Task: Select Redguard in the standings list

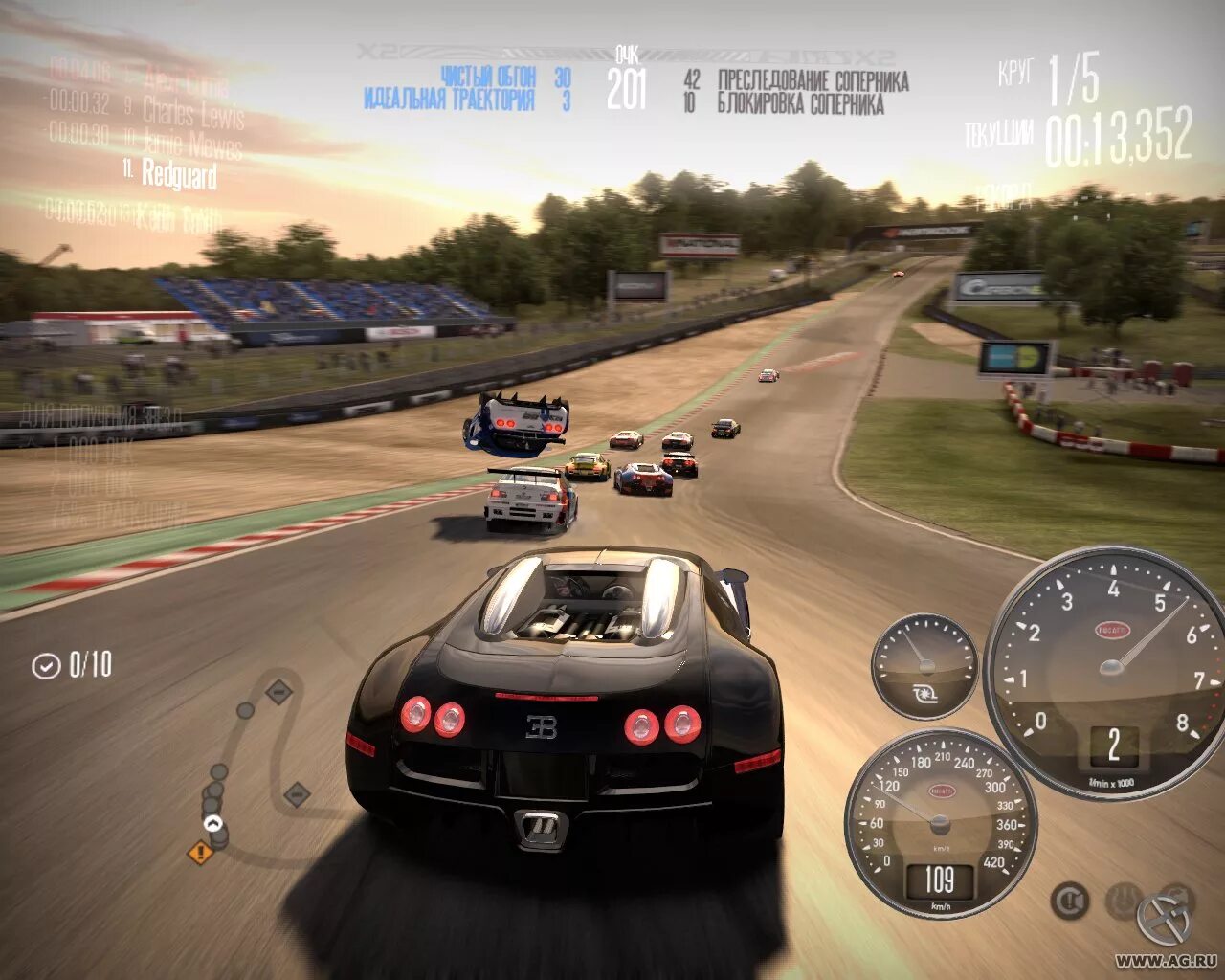Action: pos(178,173)
